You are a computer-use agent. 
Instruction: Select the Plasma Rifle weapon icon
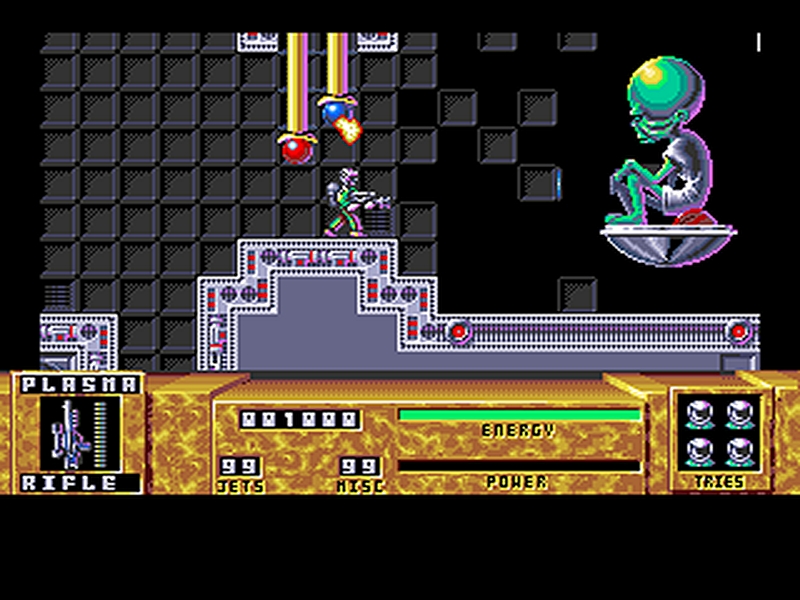point(79,434)
